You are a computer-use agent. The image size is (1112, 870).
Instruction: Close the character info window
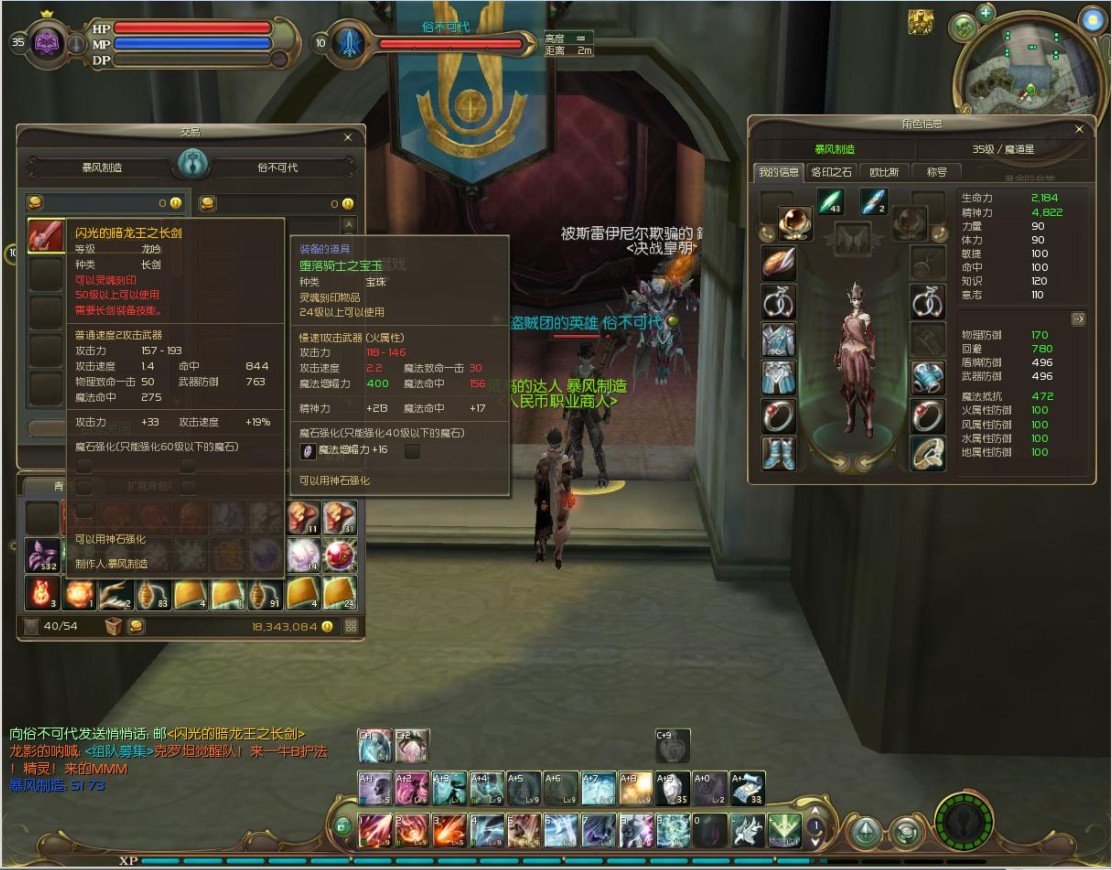[x=1078, y=129]
